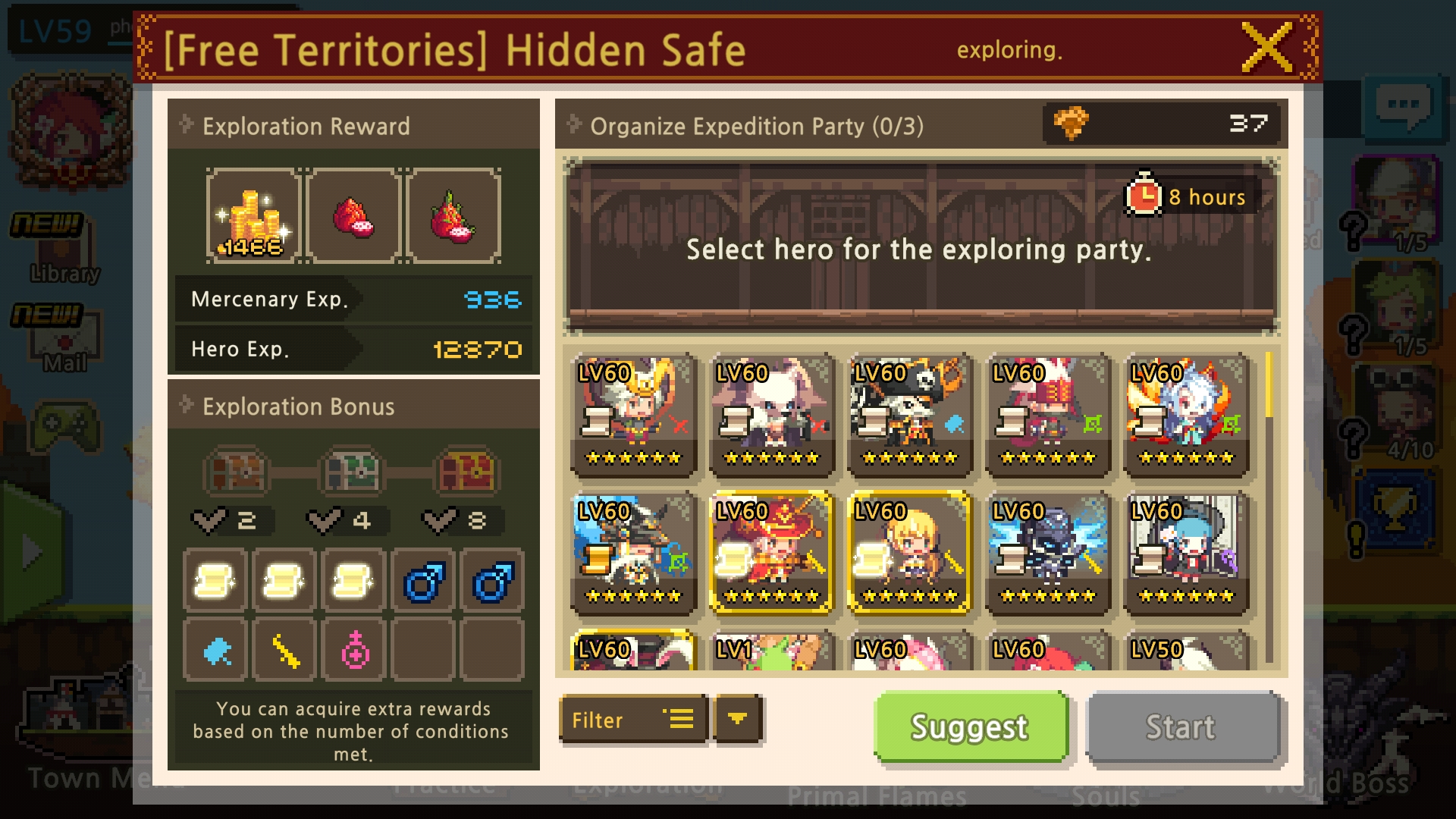This screenshot has height=819, width=1456.
Task: Click the blue male gender bonus icon
Action: (x=423, y=580)
